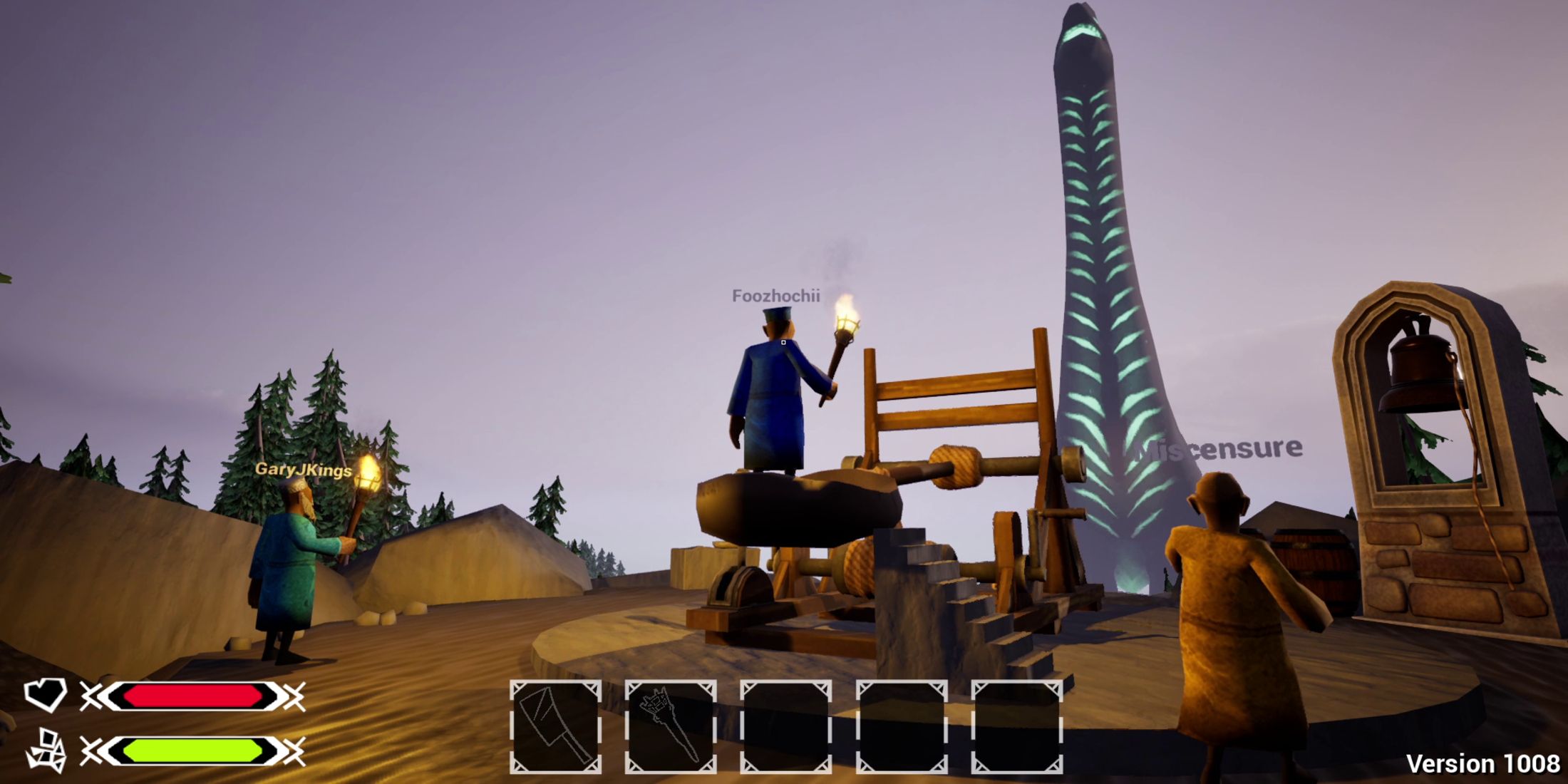The image size is (1568, 784).
Task: Click the crystal icon beside the green bar
Action: [47, 748]
